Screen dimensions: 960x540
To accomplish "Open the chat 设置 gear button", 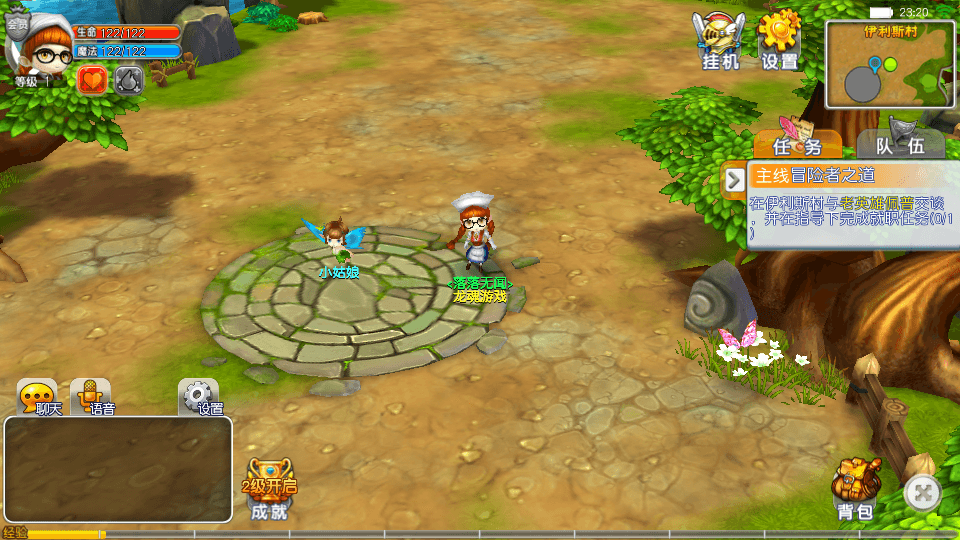I will tap(199, 397).
